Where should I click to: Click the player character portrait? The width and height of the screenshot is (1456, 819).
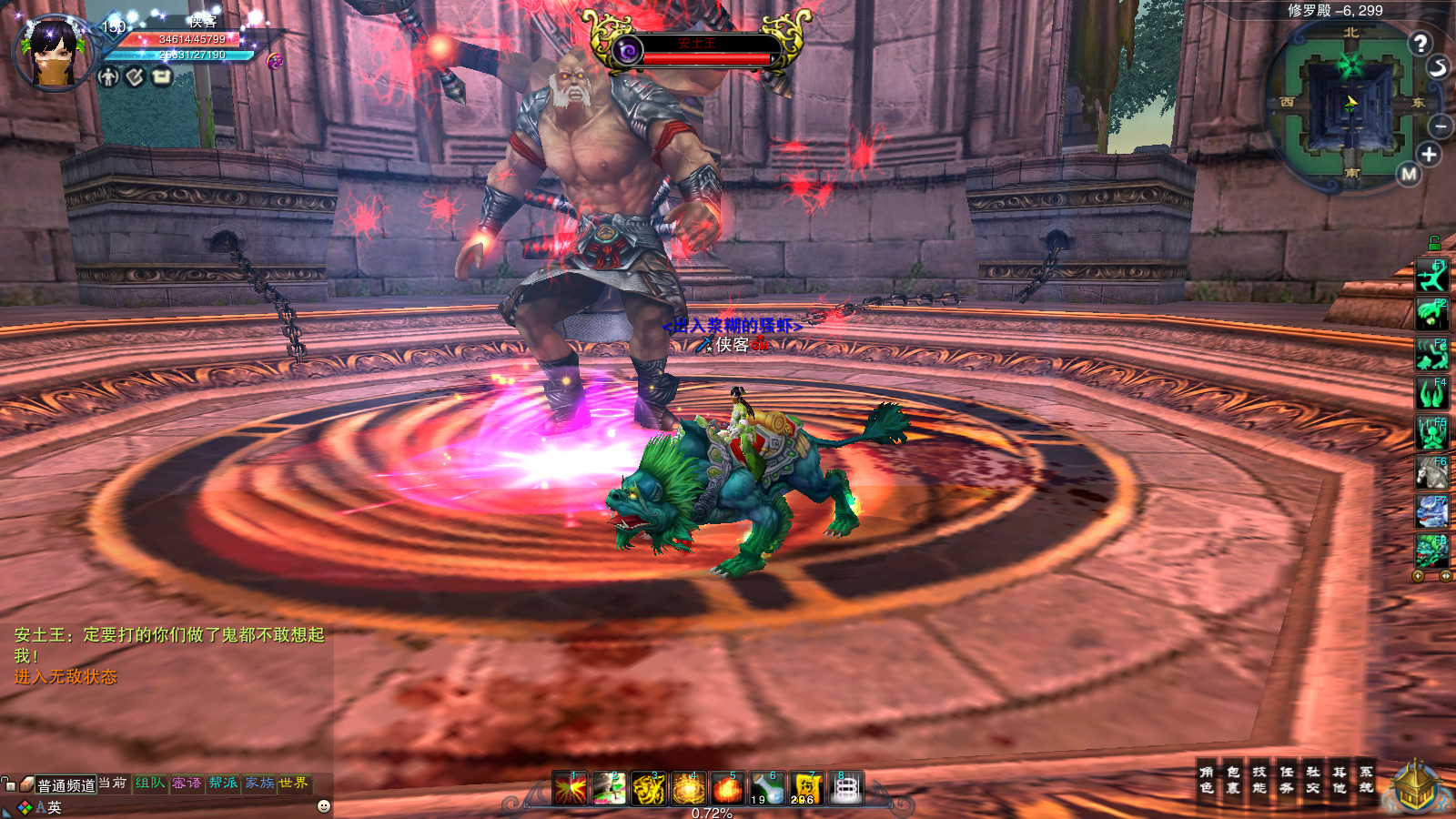pyautogui.click(x=53, y=53)
